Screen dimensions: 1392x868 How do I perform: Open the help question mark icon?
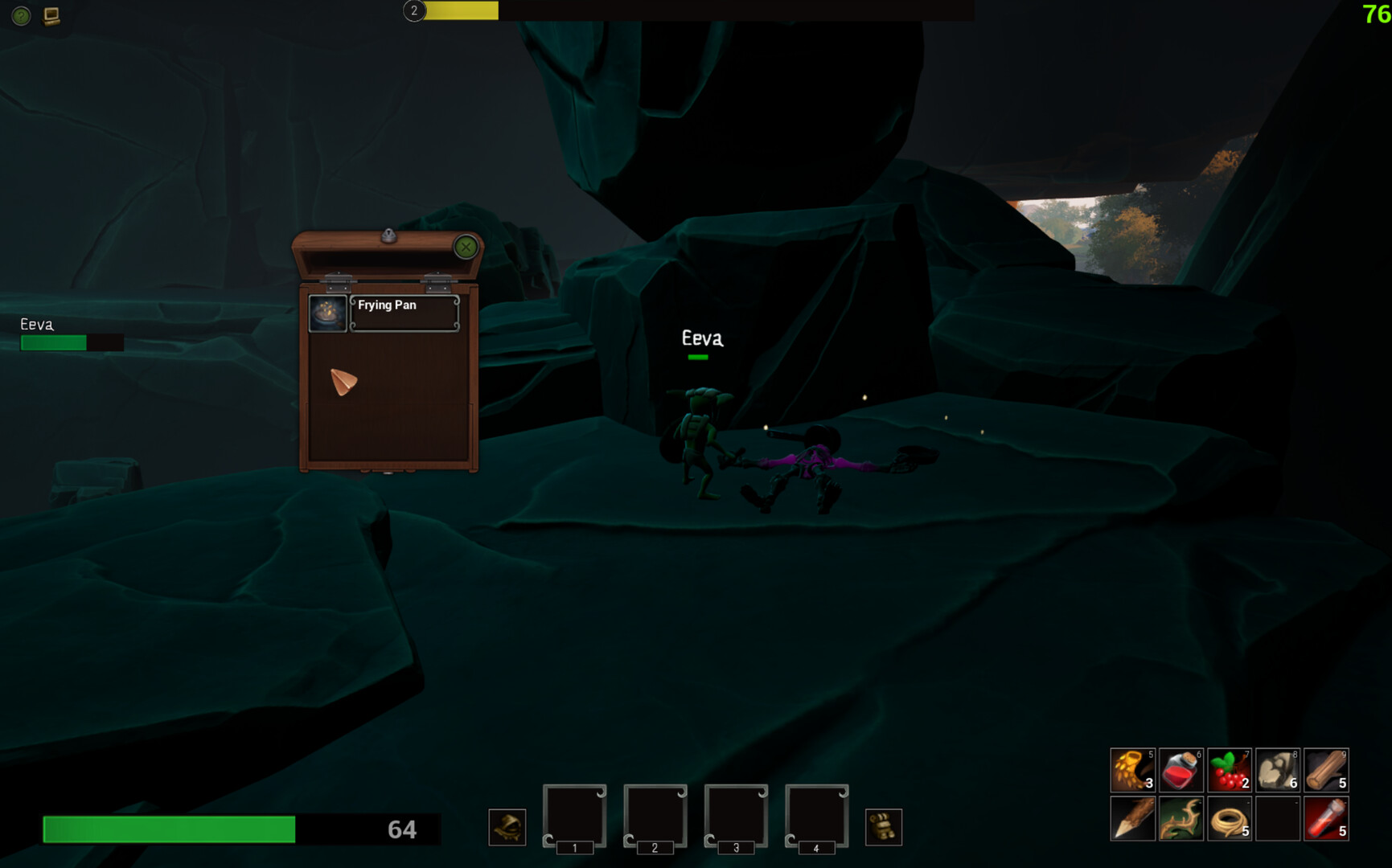[x=20, y=16]
